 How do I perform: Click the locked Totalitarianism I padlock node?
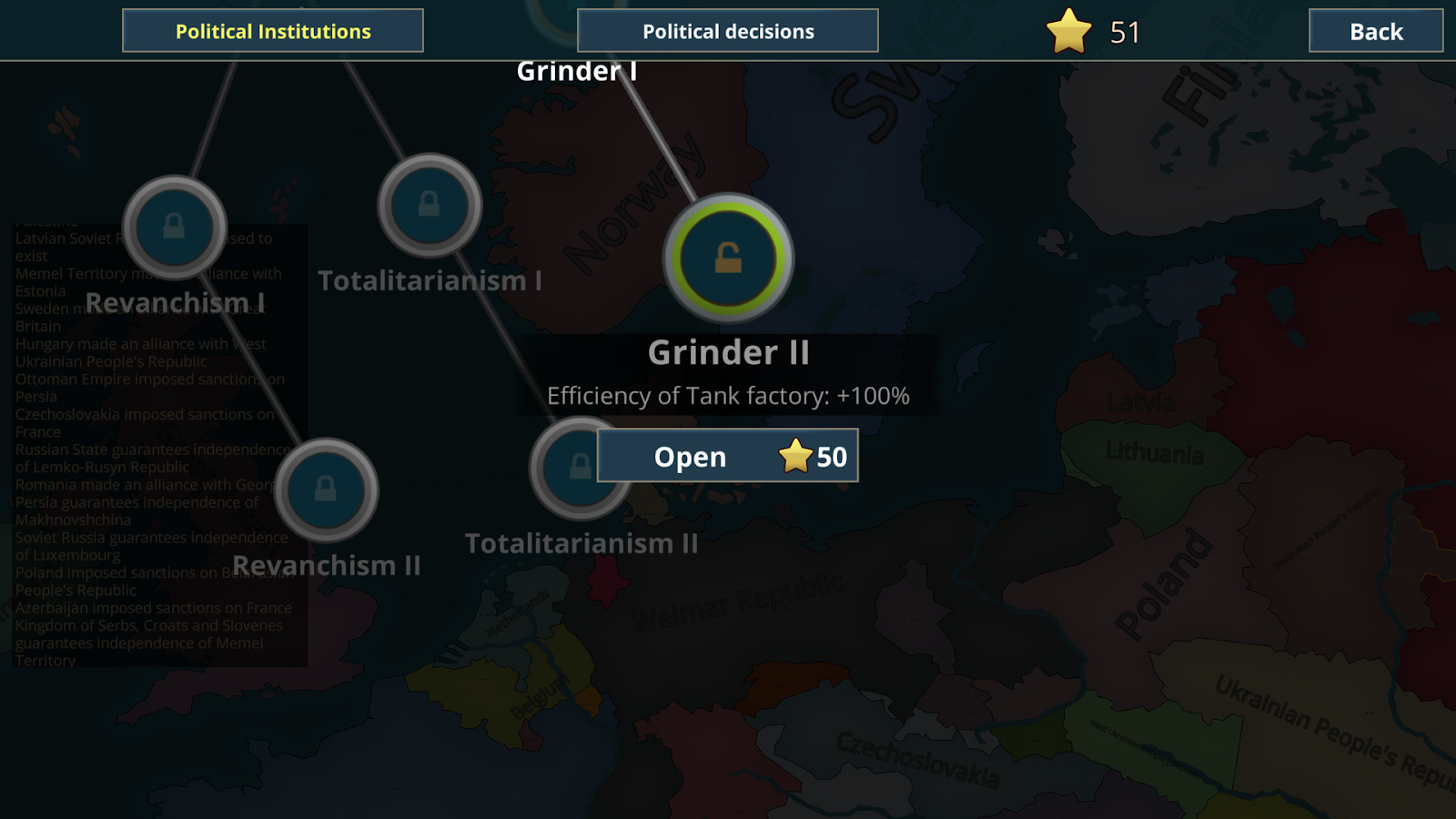point(429,206)
